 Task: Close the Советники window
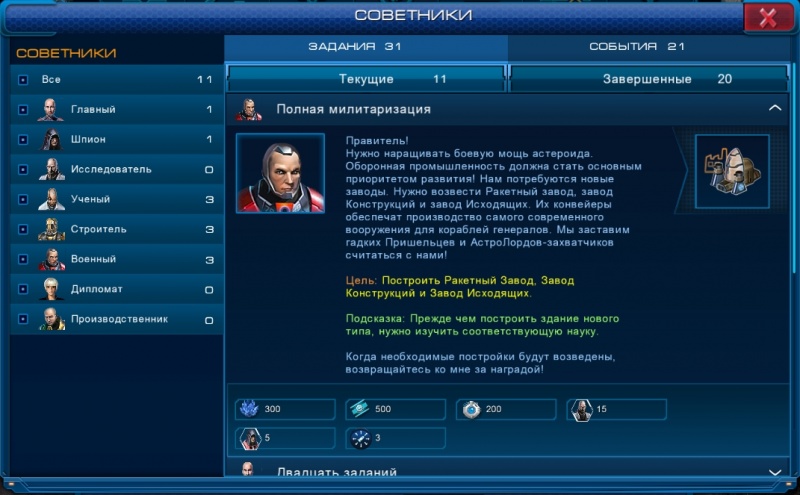click(x=768, y=17)
